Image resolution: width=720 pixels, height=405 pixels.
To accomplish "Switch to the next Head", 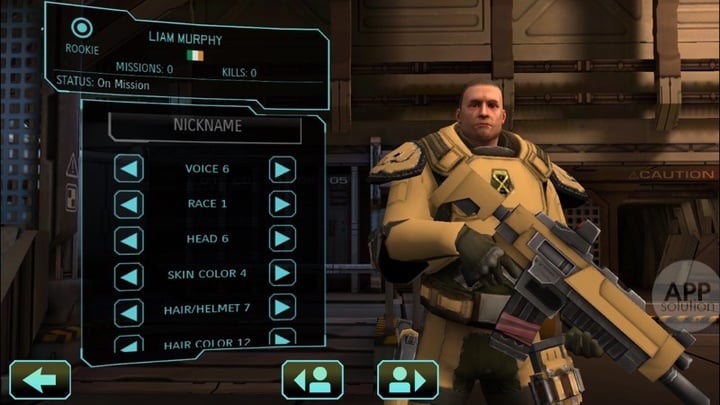I will (x=283, y=239).
